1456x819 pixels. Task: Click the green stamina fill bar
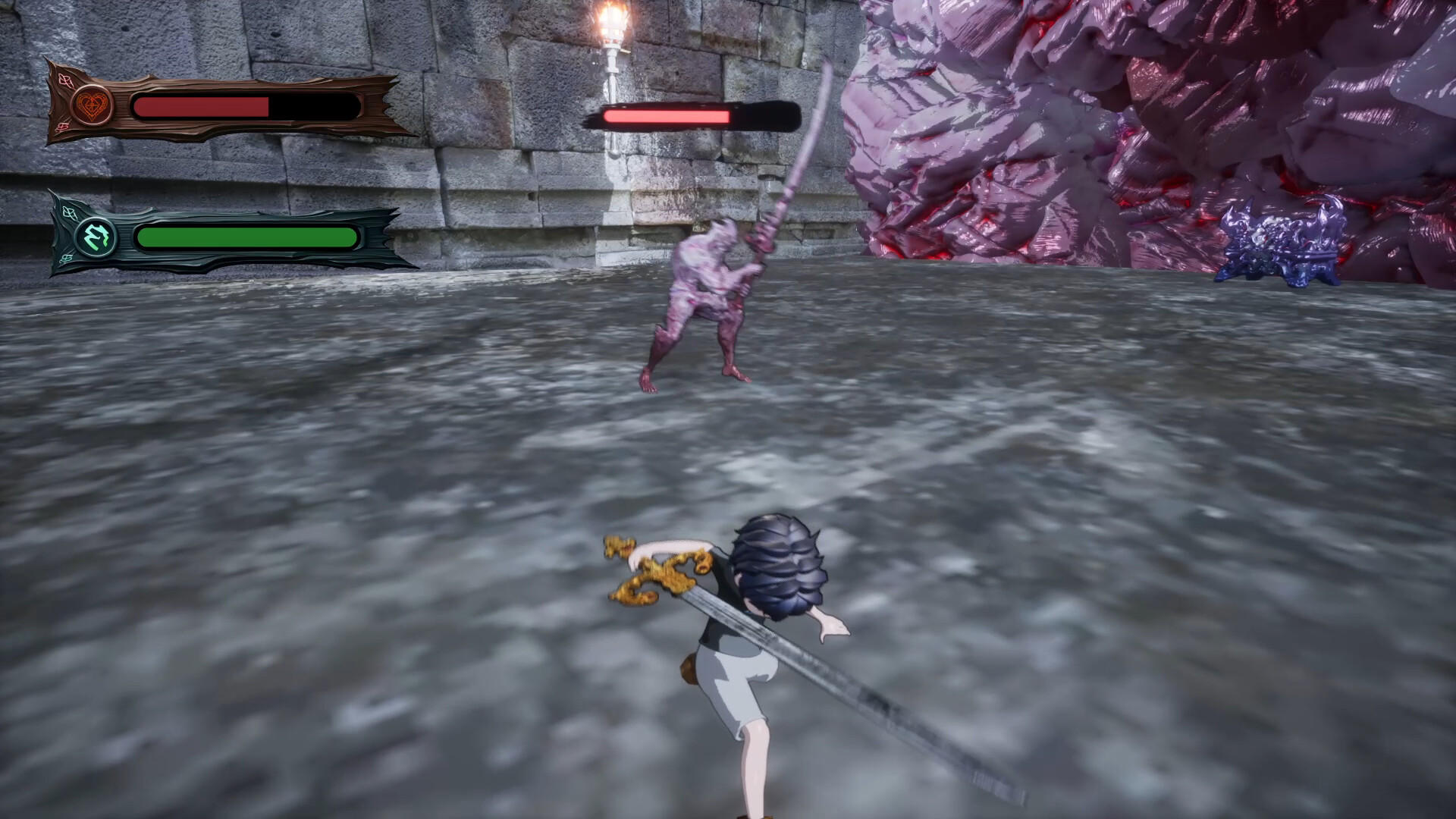(243, 236)
